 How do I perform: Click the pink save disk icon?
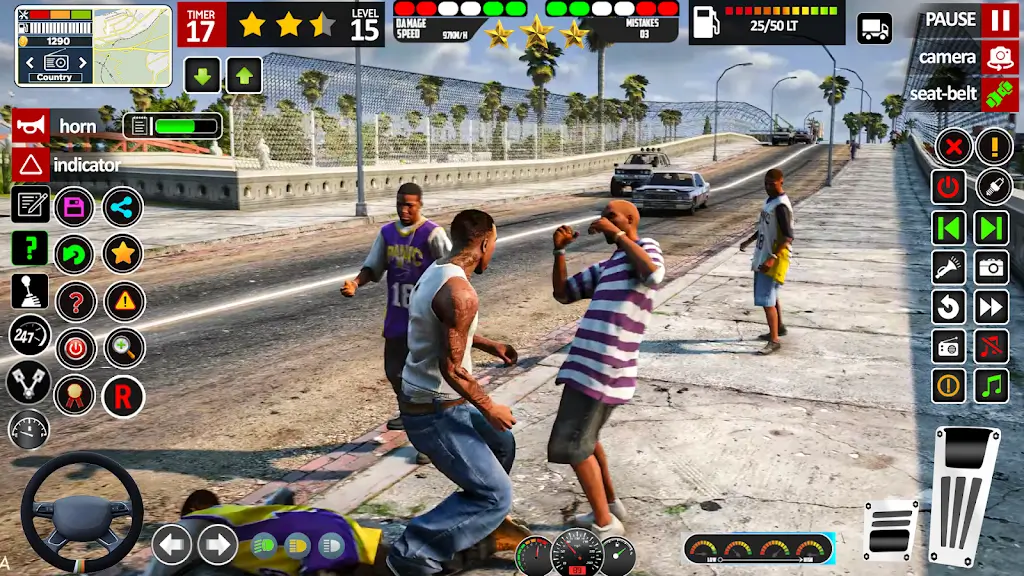[74, 207]
